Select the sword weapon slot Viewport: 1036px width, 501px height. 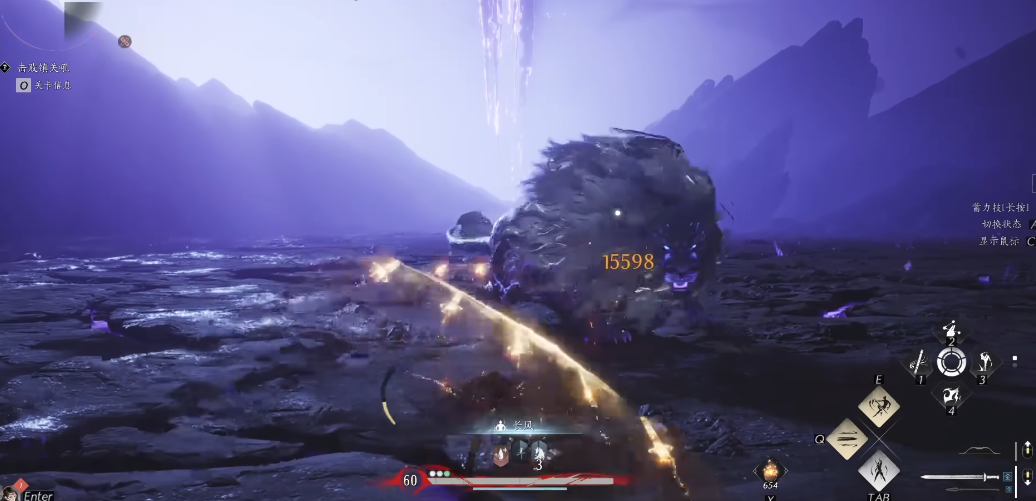tap(957, 478)
